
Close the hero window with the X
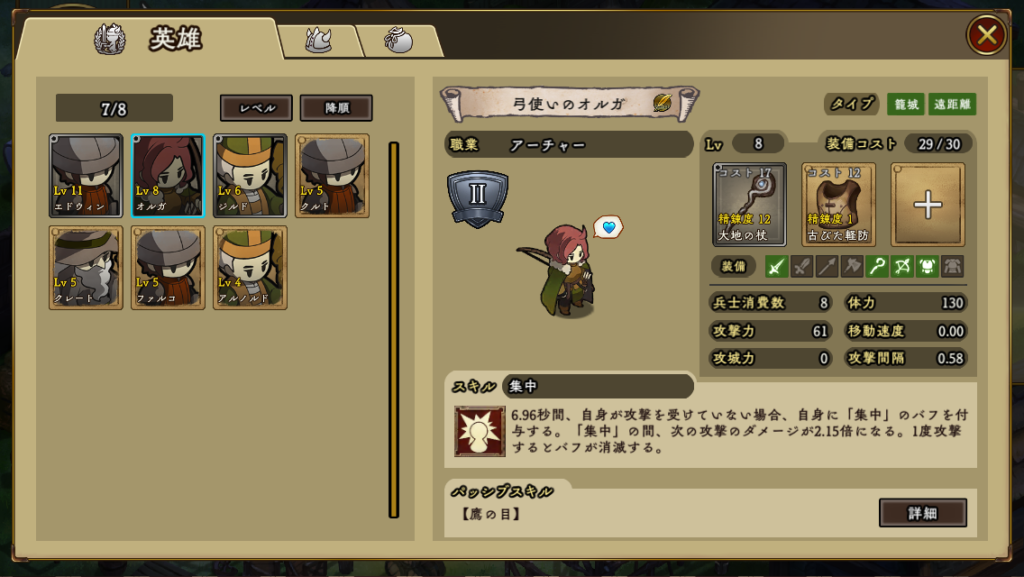986,36
